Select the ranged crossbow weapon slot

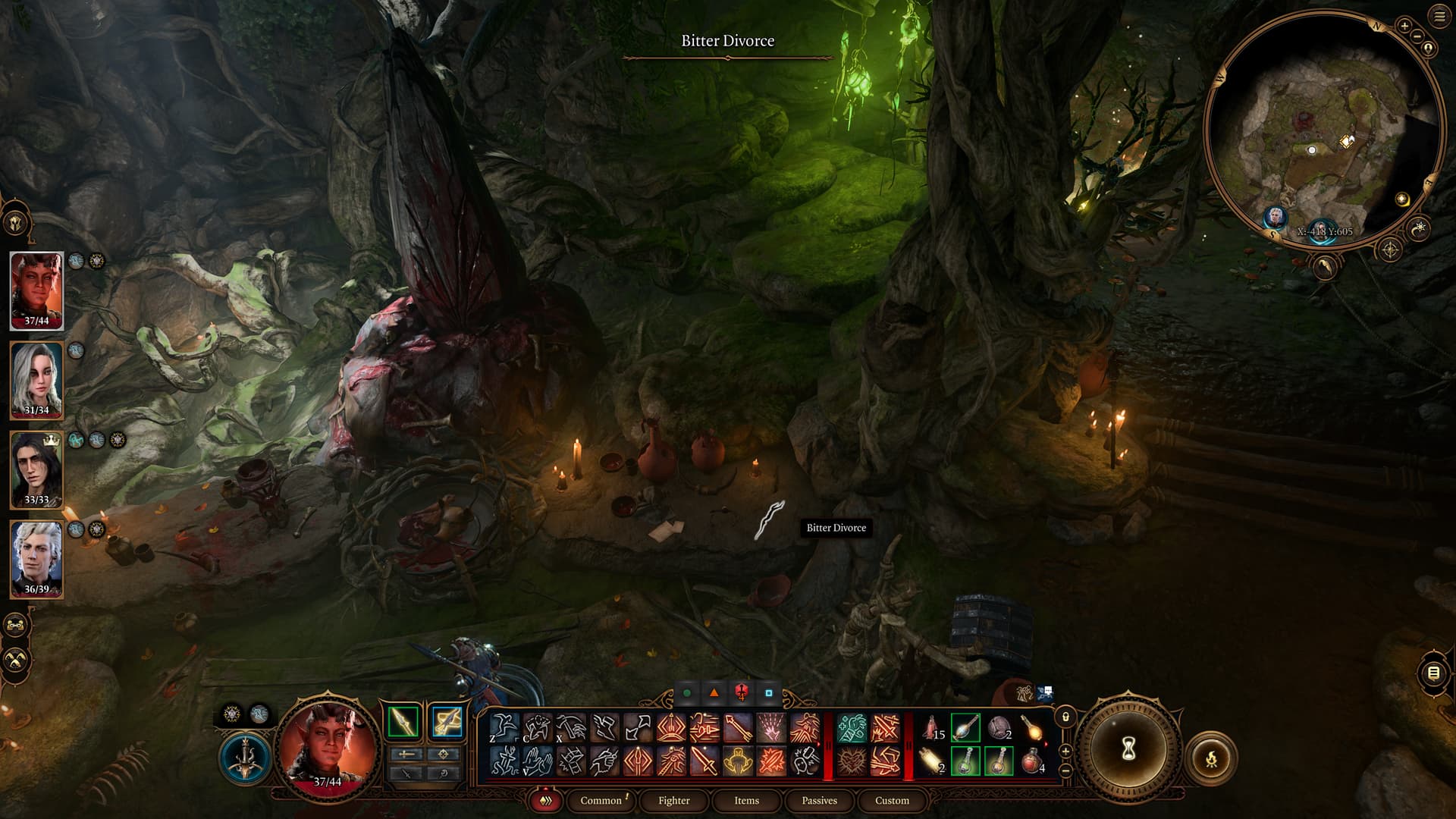[x=446, y=721]
